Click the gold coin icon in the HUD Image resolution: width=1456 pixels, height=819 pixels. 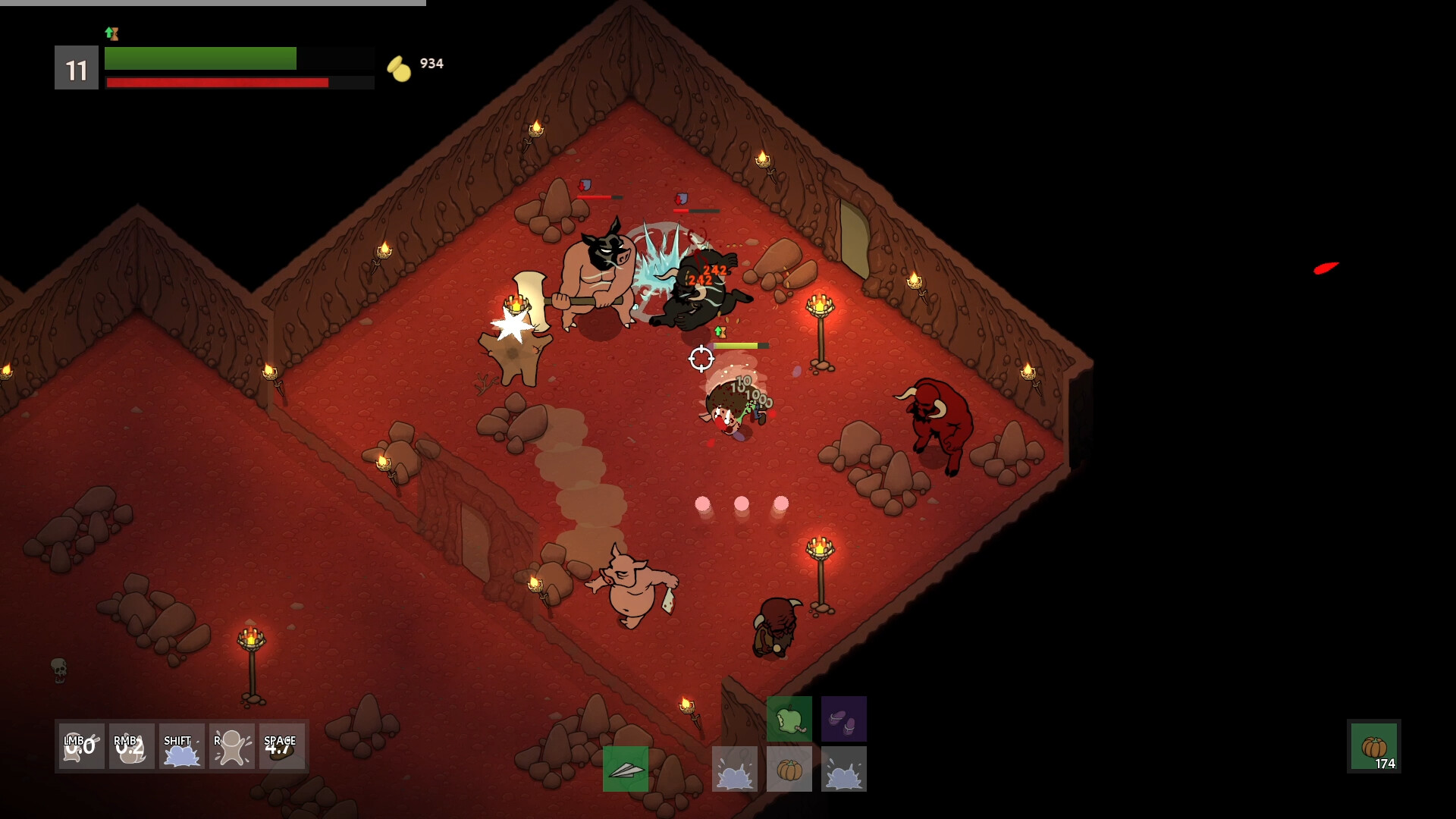click(x=397, y=66)
